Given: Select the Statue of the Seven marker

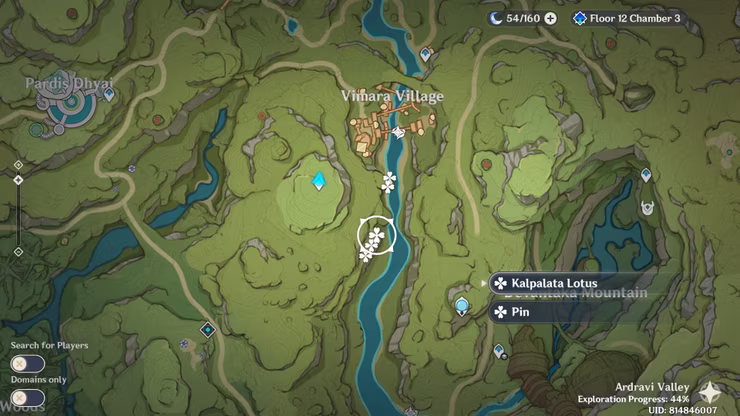Looking at the screenshot, I should point(462,305).
